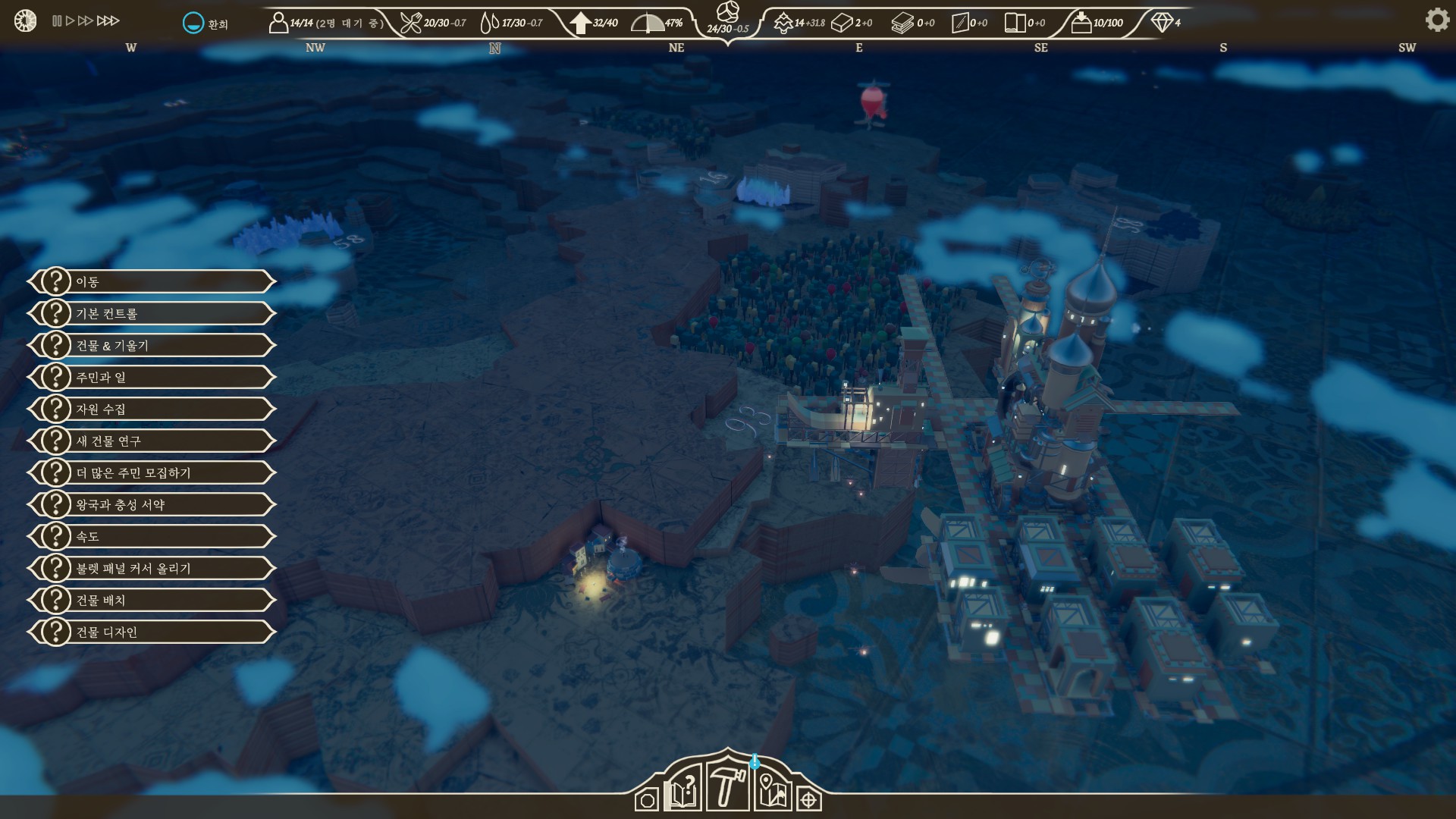The width and height of the screenshot is (1456, 819).
Task: Open the 이동 tutorial entry
Action: (x=152, y=281)
